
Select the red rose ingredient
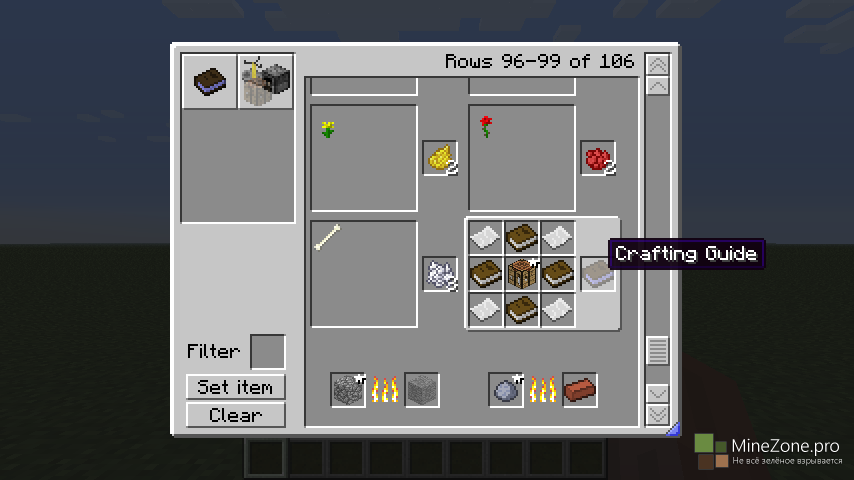point(486,126)
